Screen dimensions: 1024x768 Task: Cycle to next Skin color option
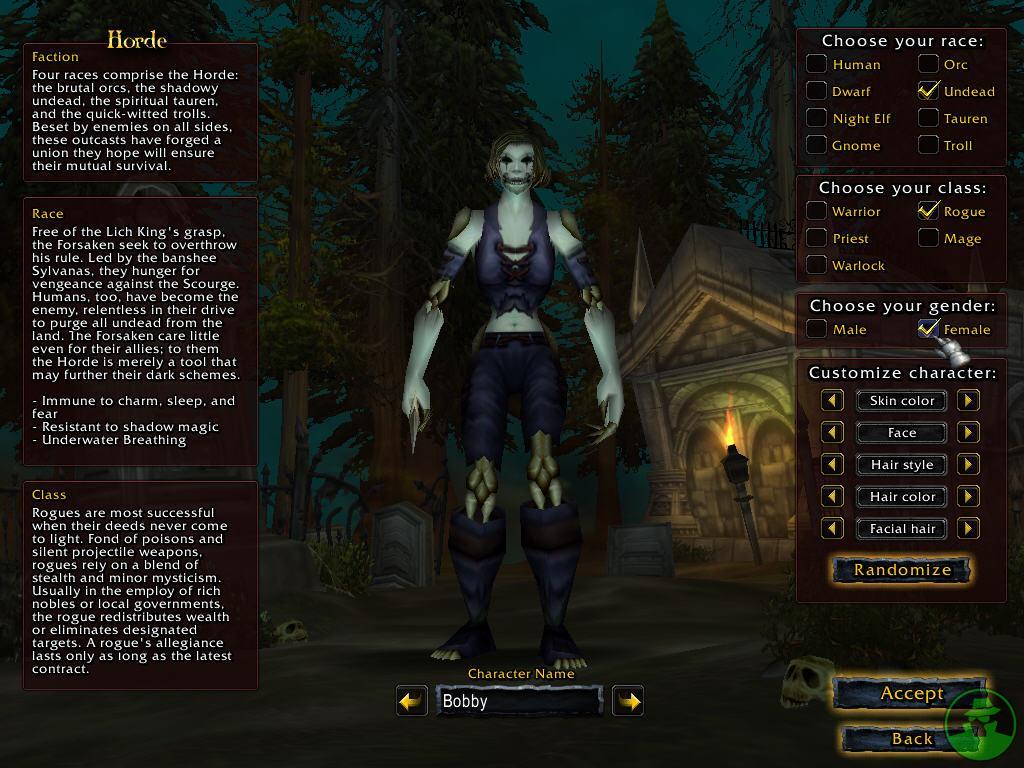[968, 401]
